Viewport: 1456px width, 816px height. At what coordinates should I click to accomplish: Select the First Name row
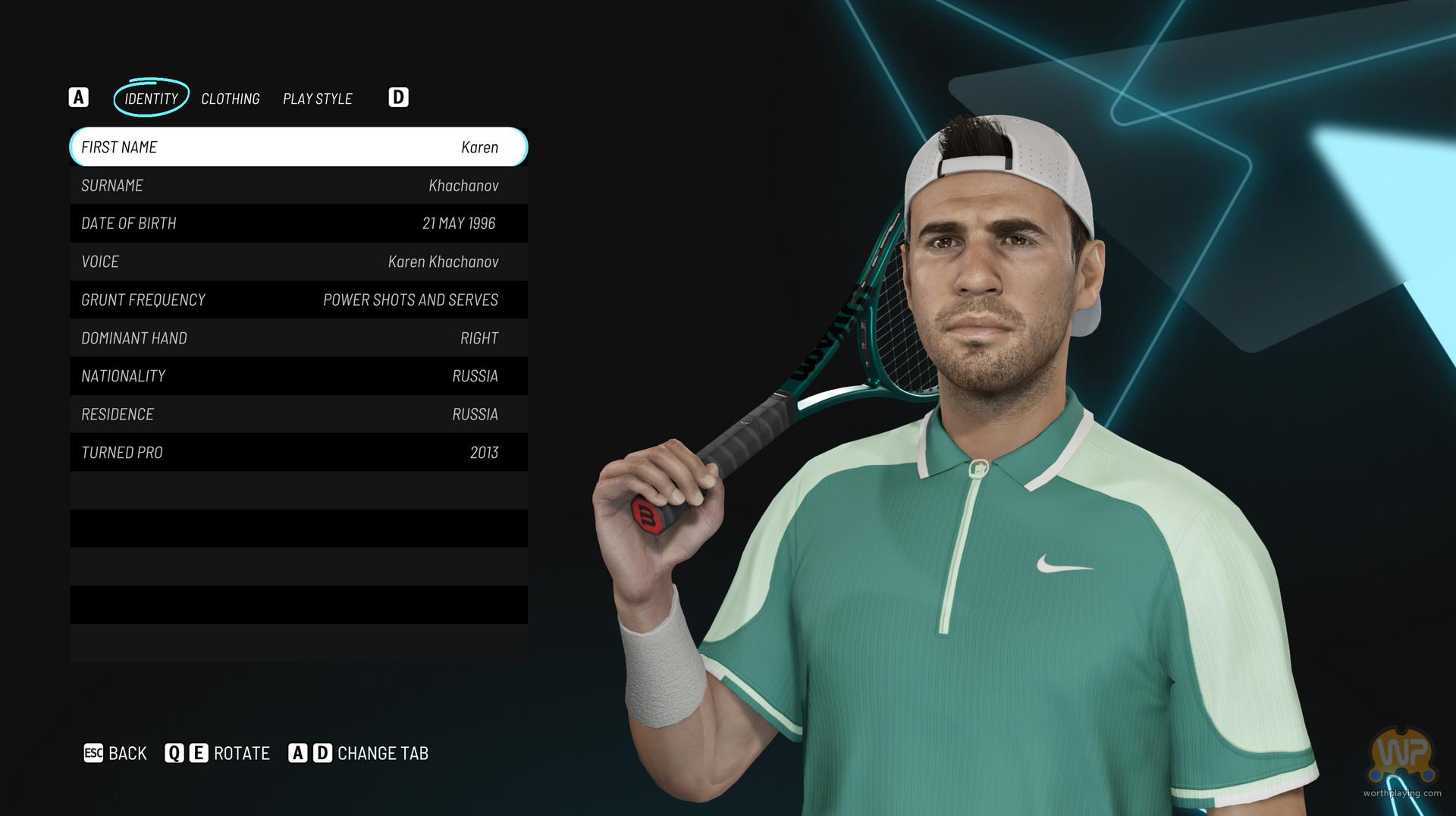pyautogui.click(x=299, y=147)
